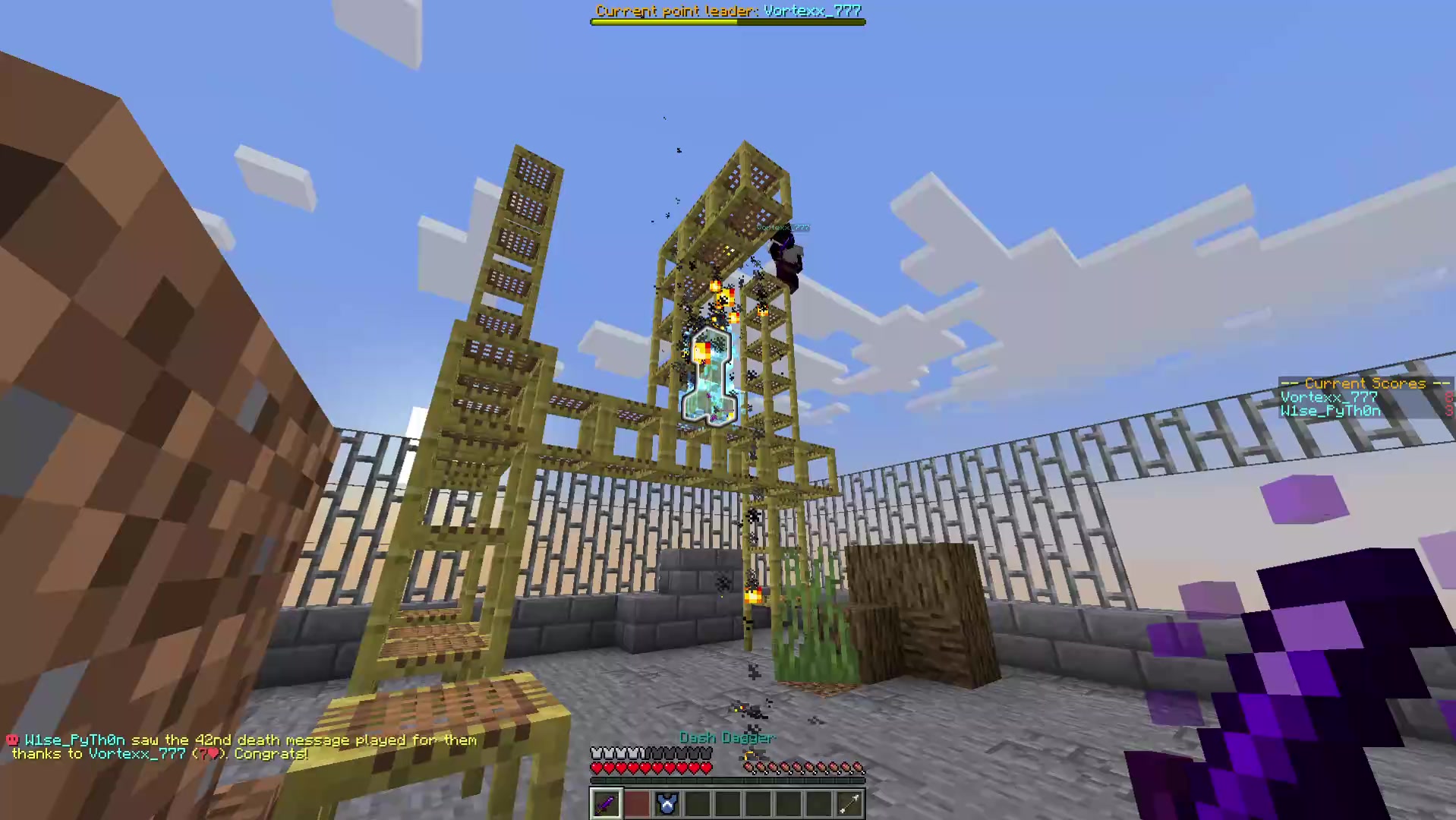The image size is (1456, 820).
Task: Click the purple heart beside Vortexx_777 in chat
Action: pos(213,754)
